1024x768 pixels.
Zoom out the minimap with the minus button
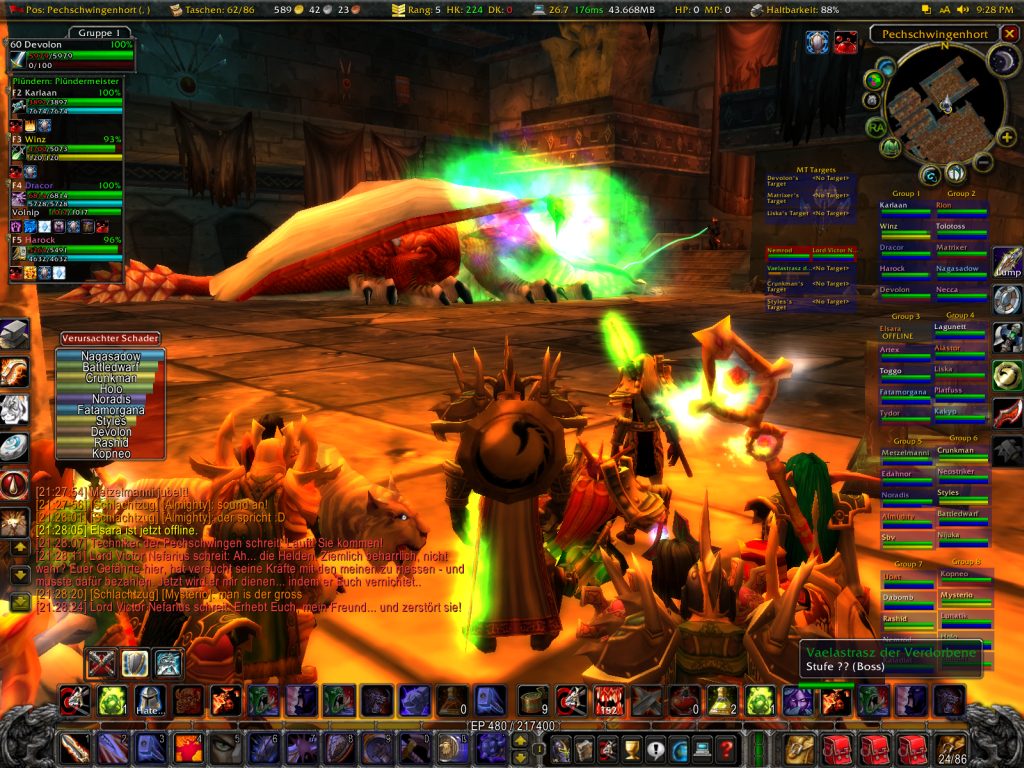point(984,161)
